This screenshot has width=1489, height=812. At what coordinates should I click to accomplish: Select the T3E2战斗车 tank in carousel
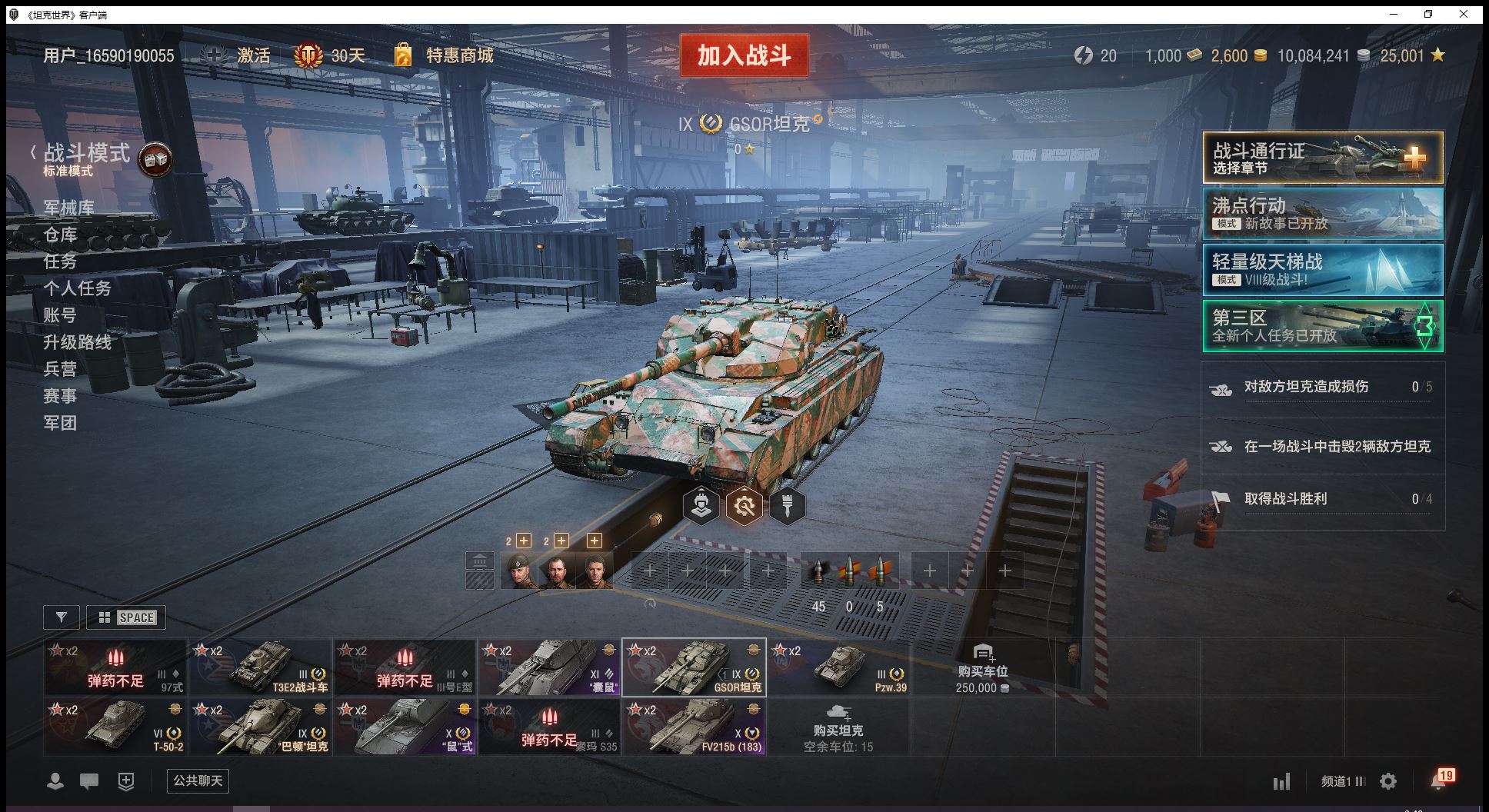pyautogui.click(x=260, y=667)
